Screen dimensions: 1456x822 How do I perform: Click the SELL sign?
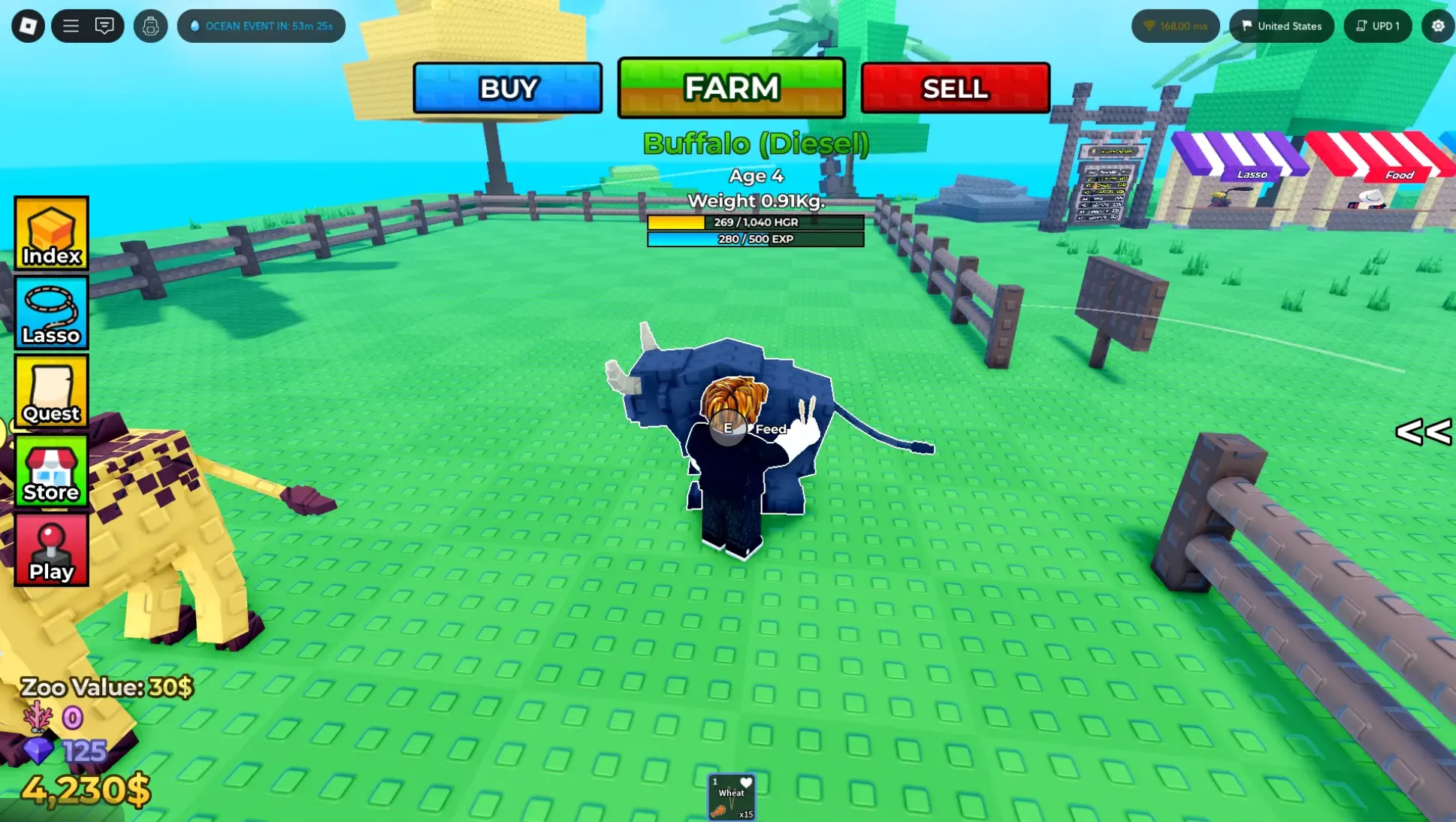955,88
